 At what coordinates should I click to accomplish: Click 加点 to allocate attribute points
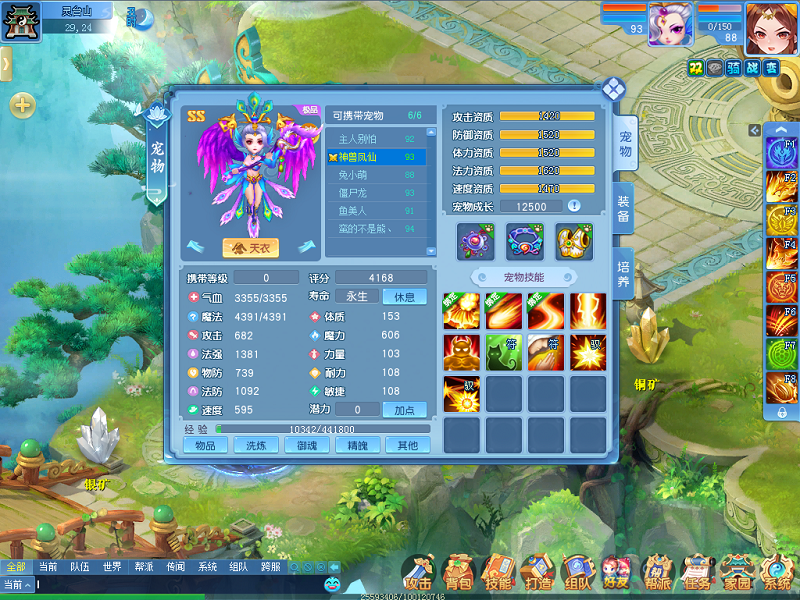pyautogui.click(x=405, y=410)
